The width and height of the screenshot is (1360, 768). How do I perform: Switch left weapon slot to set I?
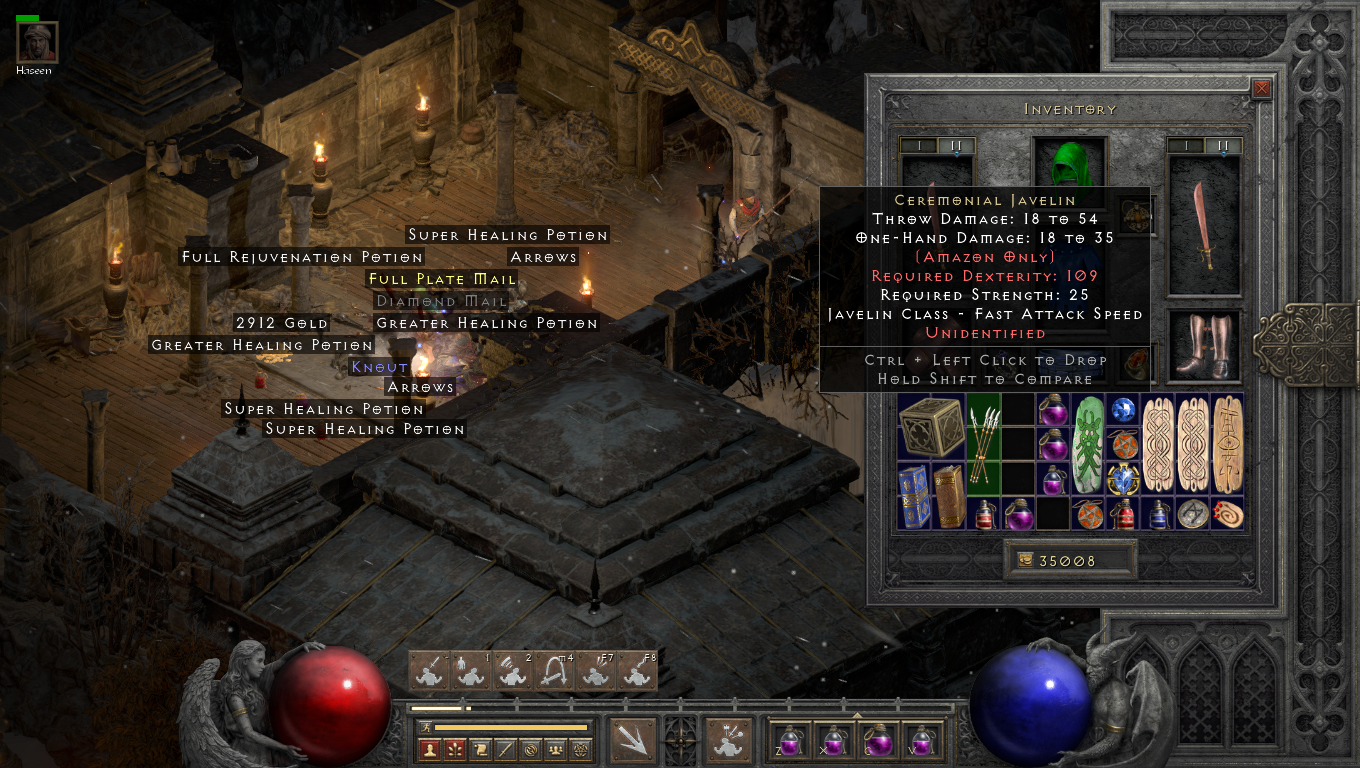pos(918,146)
